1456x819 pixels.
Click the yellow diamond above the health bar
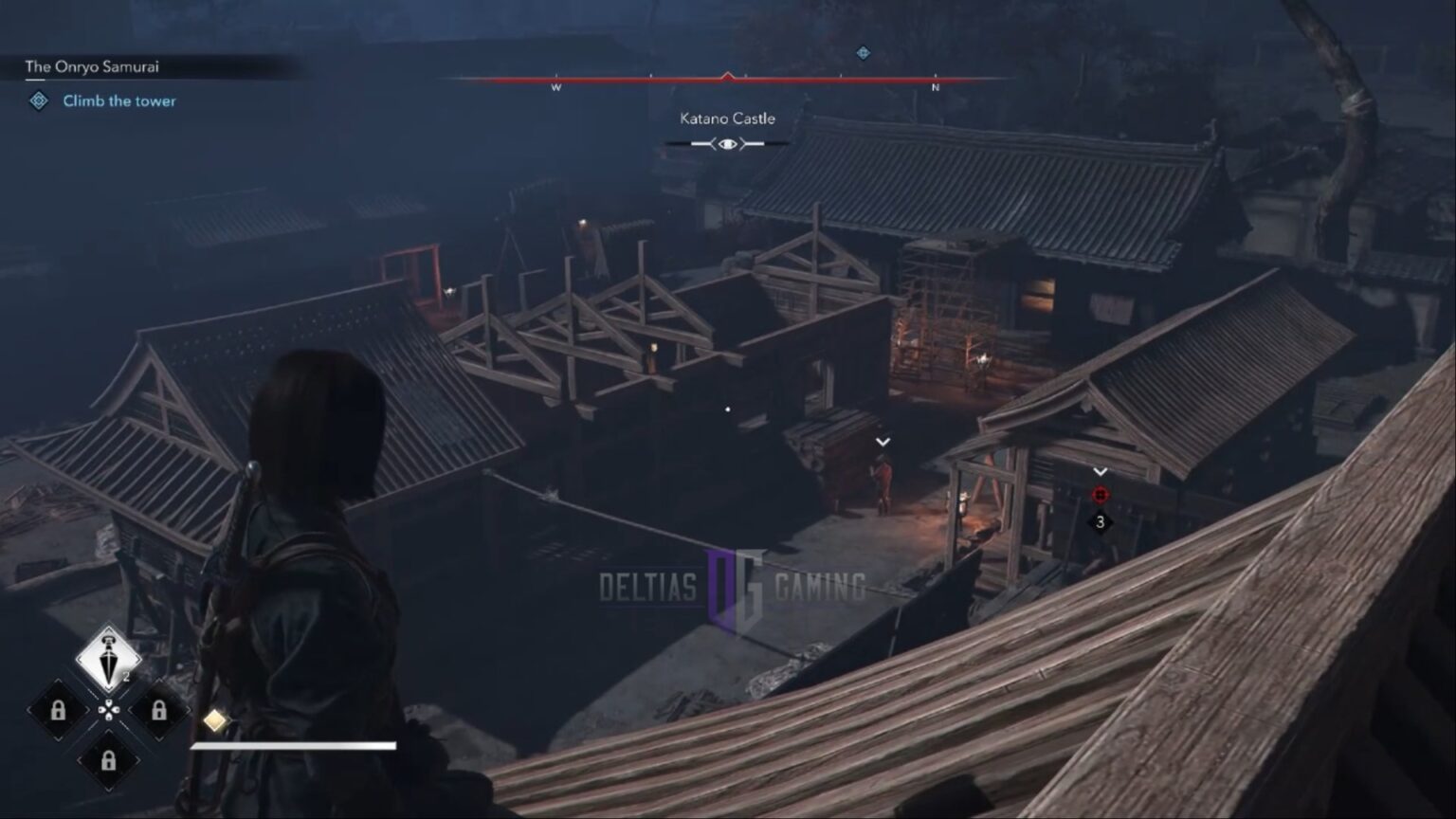click(x=214, y=719)
